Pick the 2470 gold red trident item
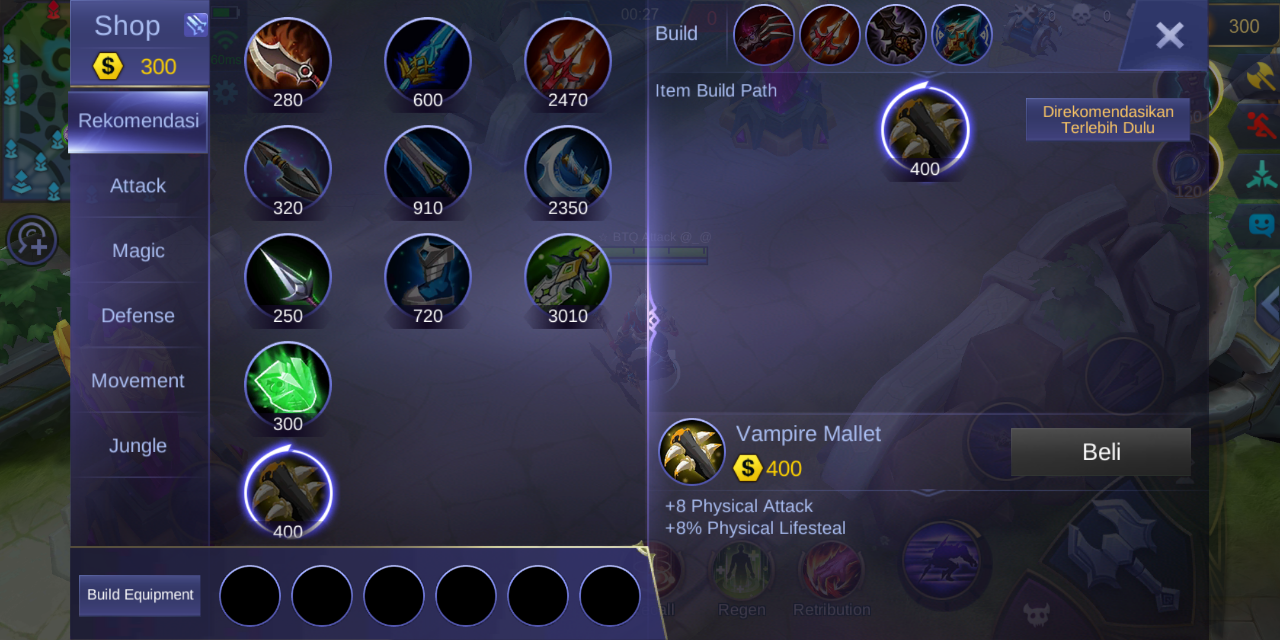 pos(568,60)
